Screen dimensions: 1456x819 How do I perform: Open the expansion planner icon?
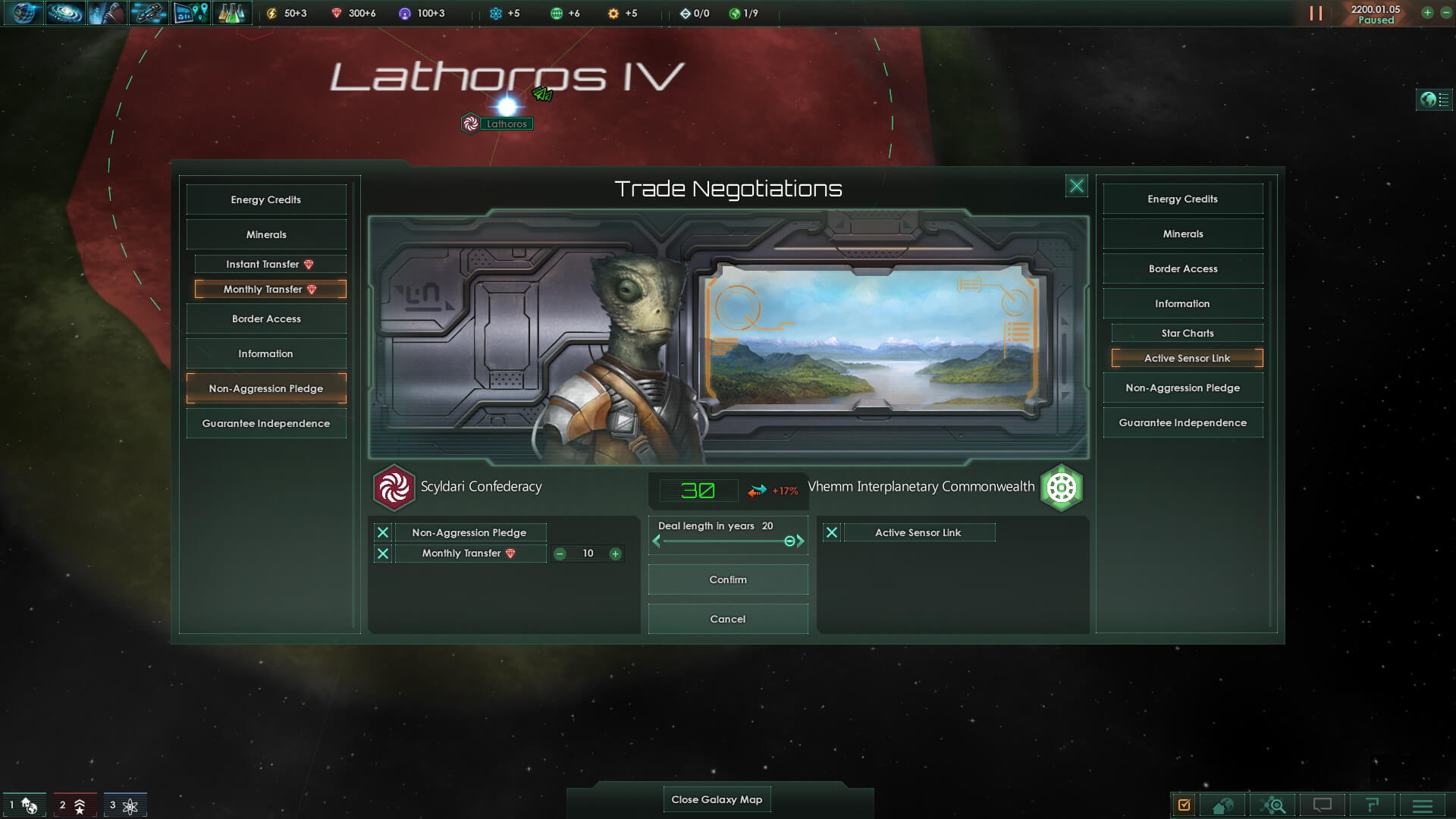(190, 13)
